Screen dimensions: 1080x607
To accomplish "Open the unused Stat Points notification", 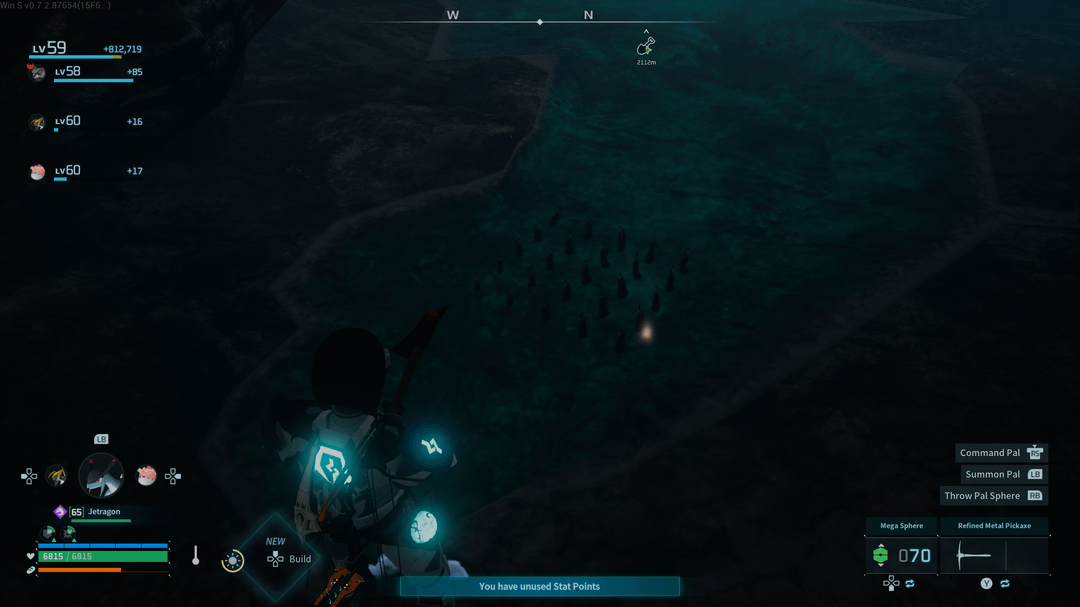I will click(539, 586).
